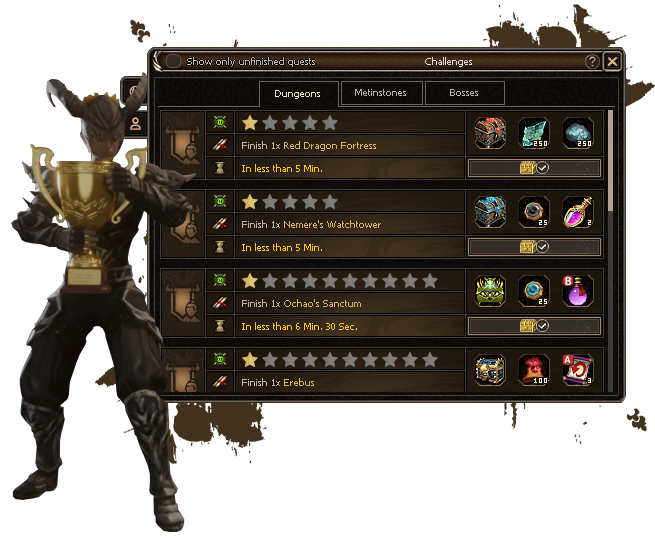
Task: Click the challenge list scrollbar
Action: click(611, 160)
